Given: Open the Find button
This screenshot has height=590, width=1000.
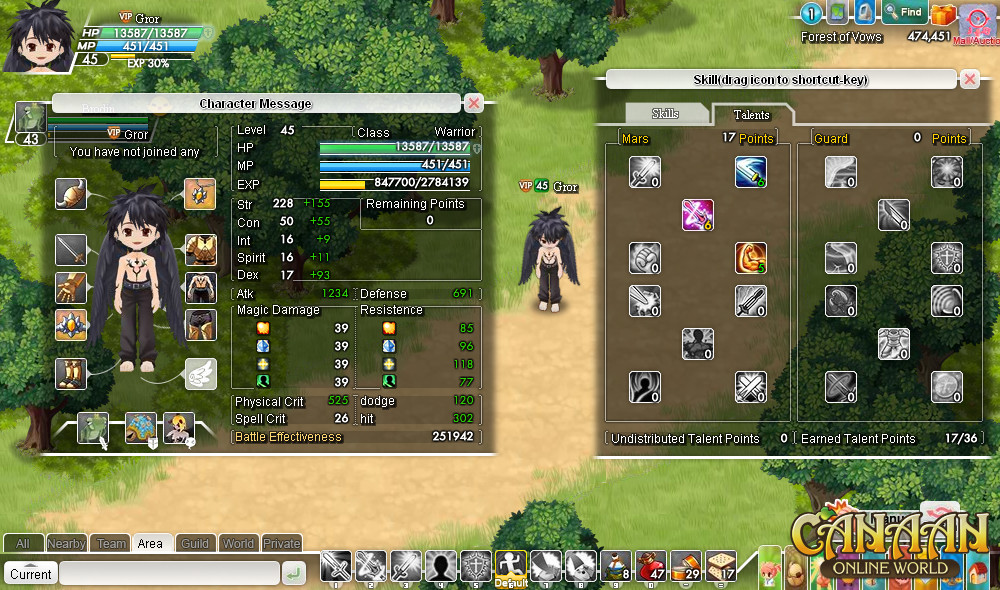Looking at the screenshot, I should tap(903, 13).
